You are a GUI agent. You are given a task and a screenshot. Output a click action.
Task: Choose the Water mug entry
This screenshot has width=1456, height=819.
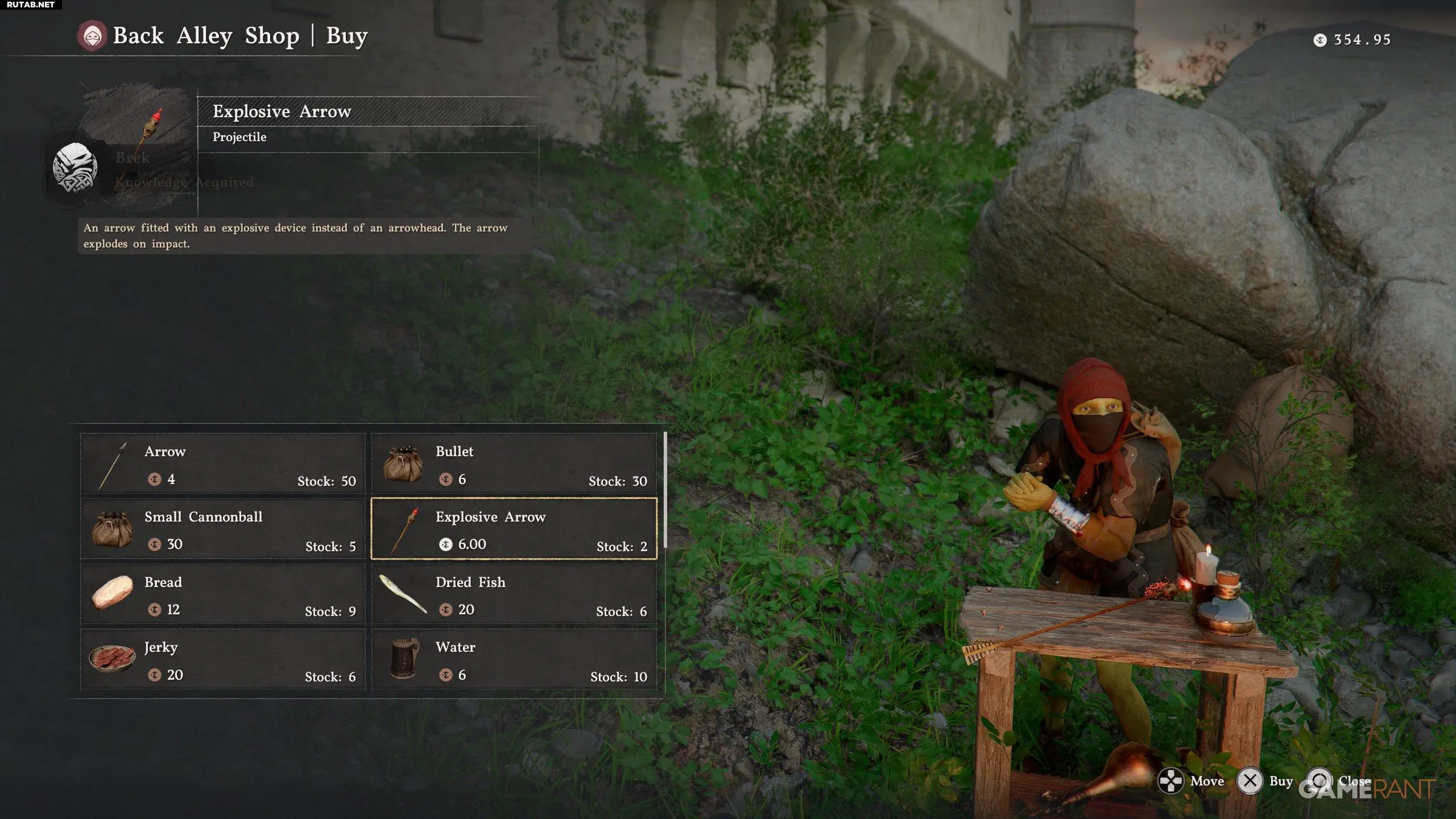point(514,660)
